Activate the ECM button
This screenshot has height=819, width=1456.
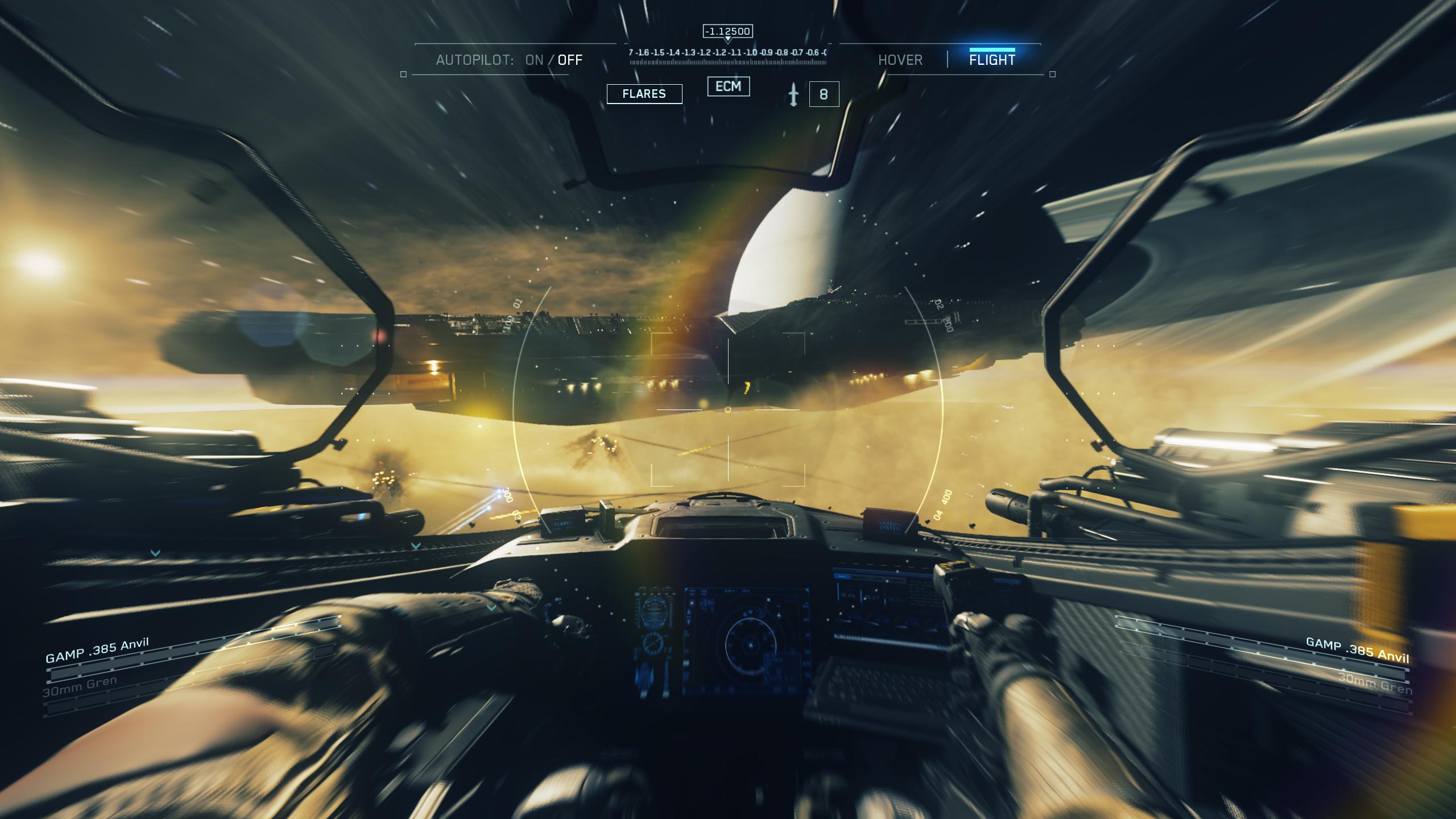pos(728,86)
